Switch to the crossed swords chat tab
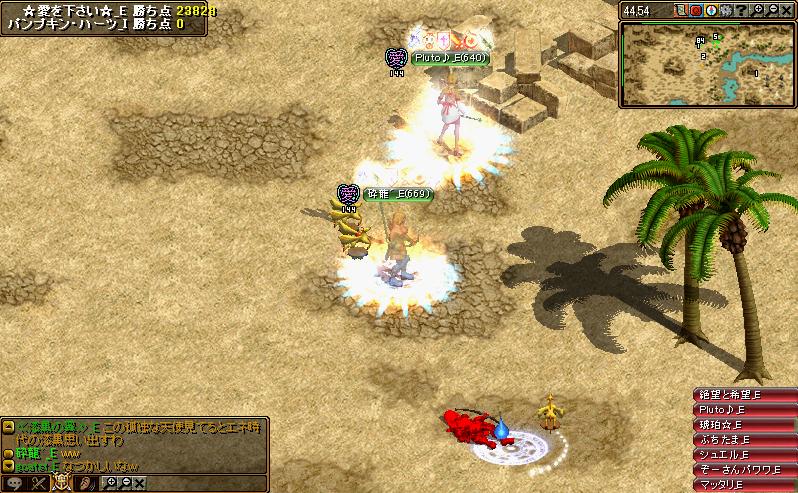Screen dimensions: 798x493 click(x=40, y=483)
